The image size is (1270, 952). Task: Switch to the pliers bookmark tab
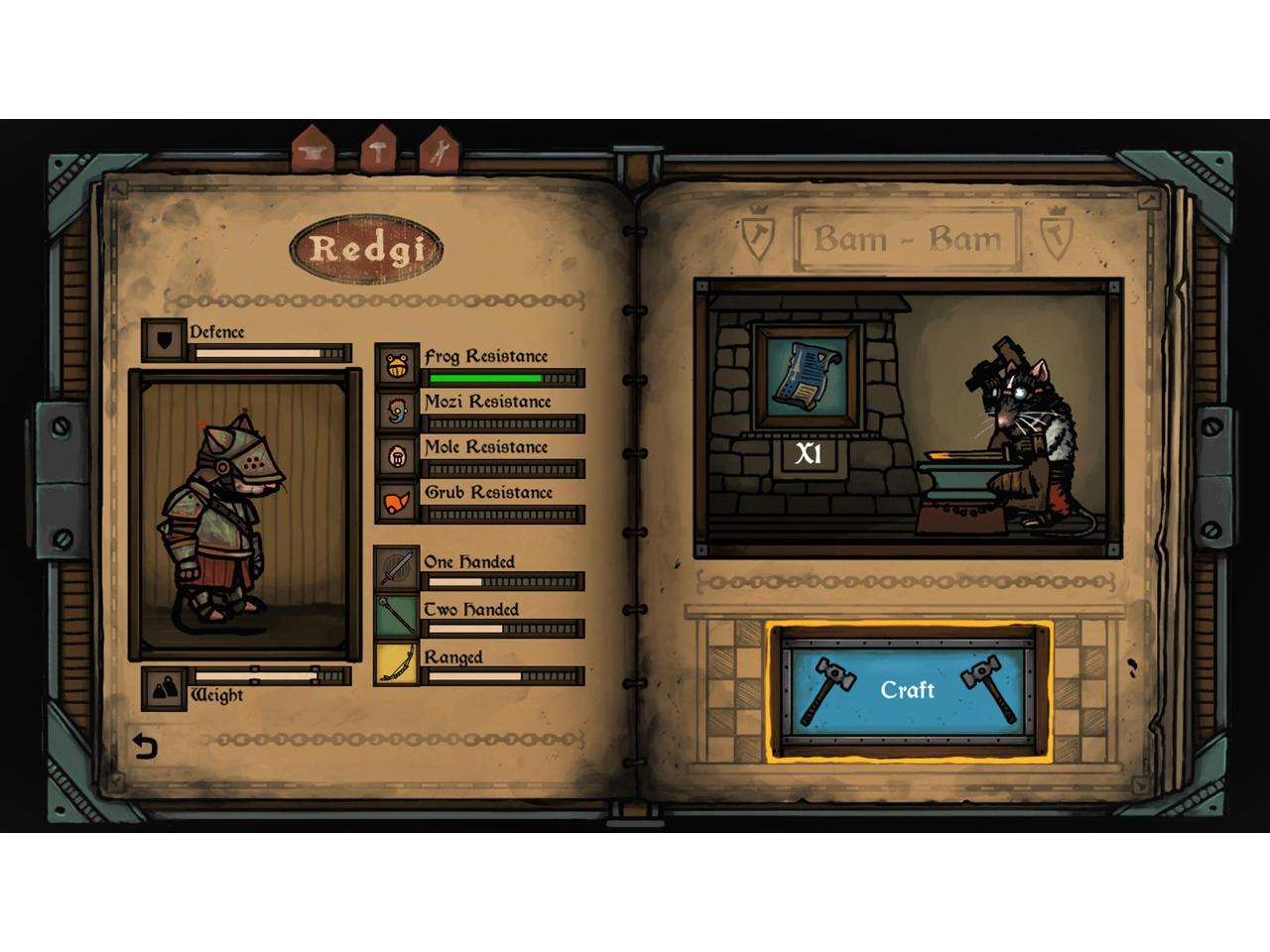pyautogui.click(x=440, y=152)
